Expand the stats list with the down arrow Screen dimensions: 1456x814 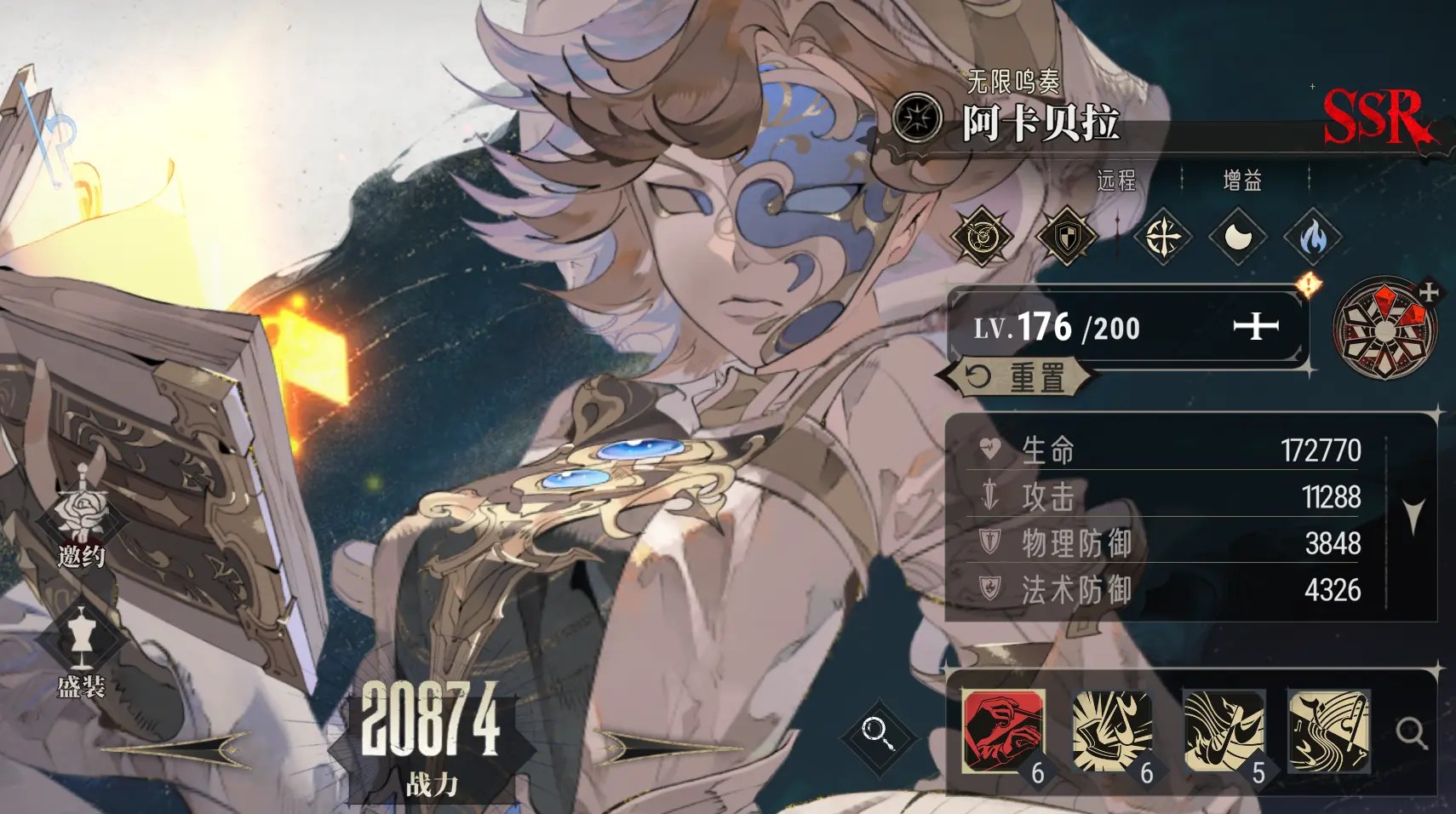1413,516
